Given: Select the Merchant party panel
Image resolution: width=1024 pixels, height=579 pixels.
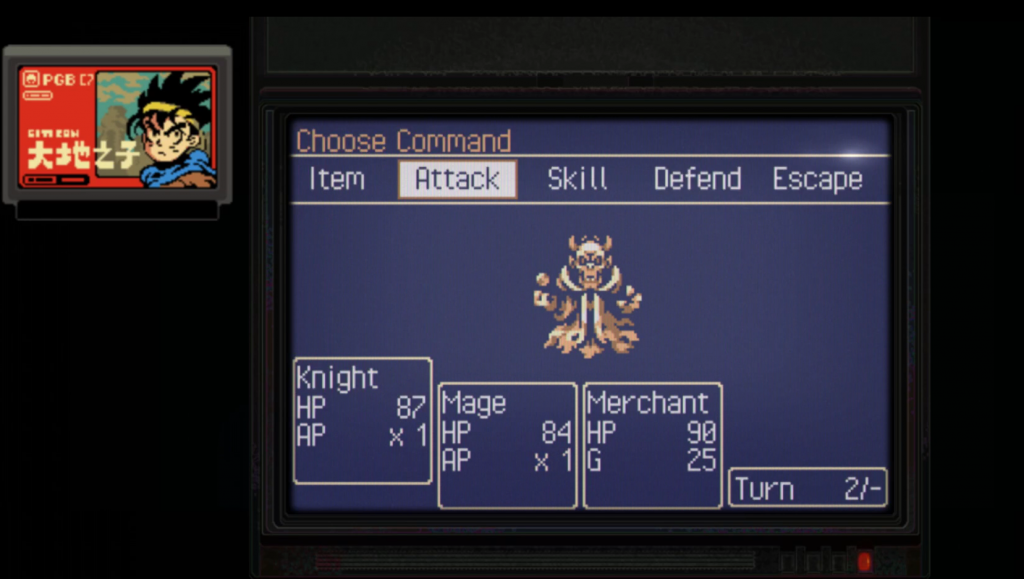Looking at the screenshot, I should 653,445.
